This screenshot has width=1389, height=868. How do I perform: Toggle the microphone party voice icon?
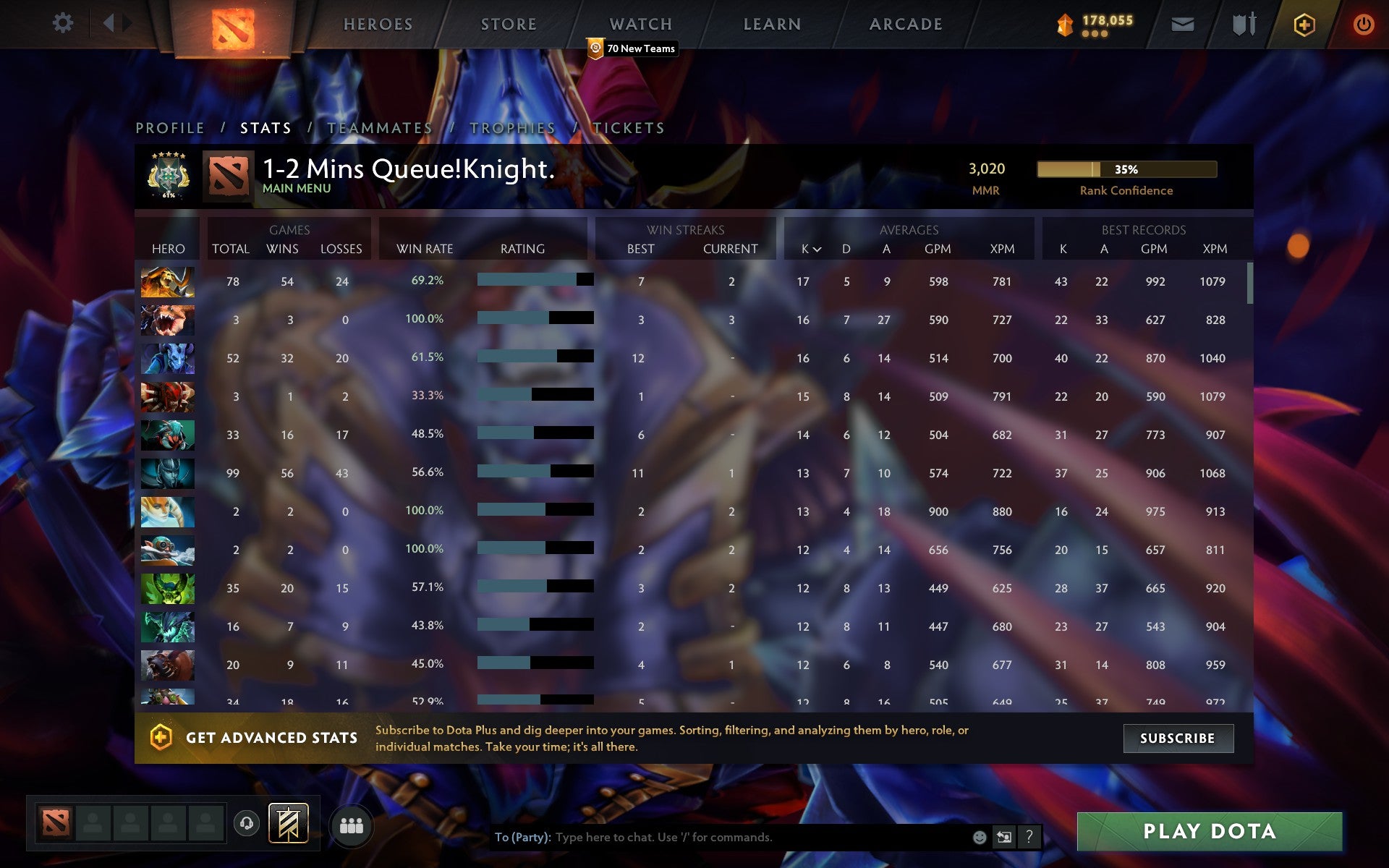(x=246, y=823)
